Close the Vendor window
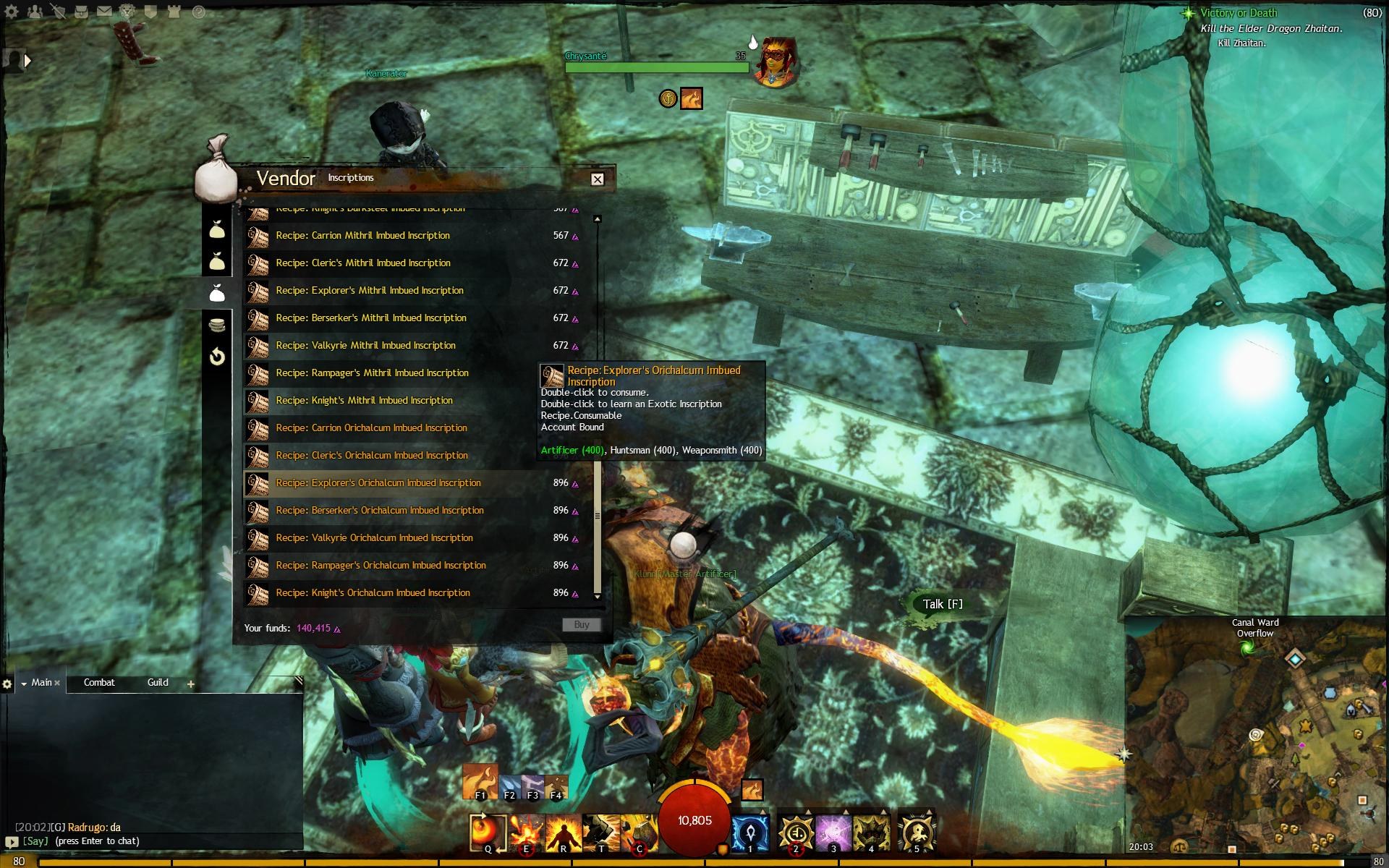 click(x=597, y=179)
